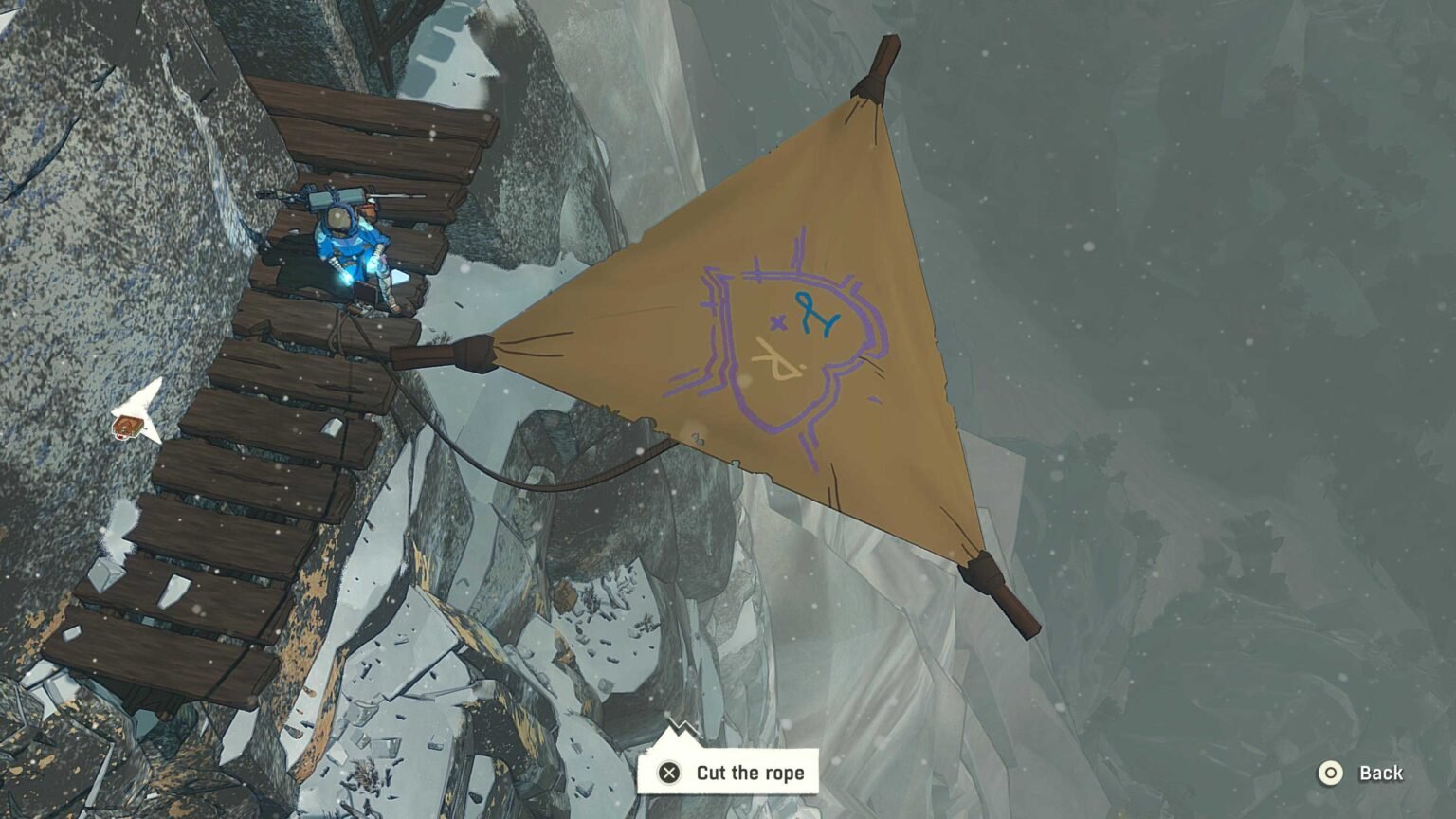Click the white winged creature carrying a book
This screenshot has height=819, width=1456.
tap(135, 412)
